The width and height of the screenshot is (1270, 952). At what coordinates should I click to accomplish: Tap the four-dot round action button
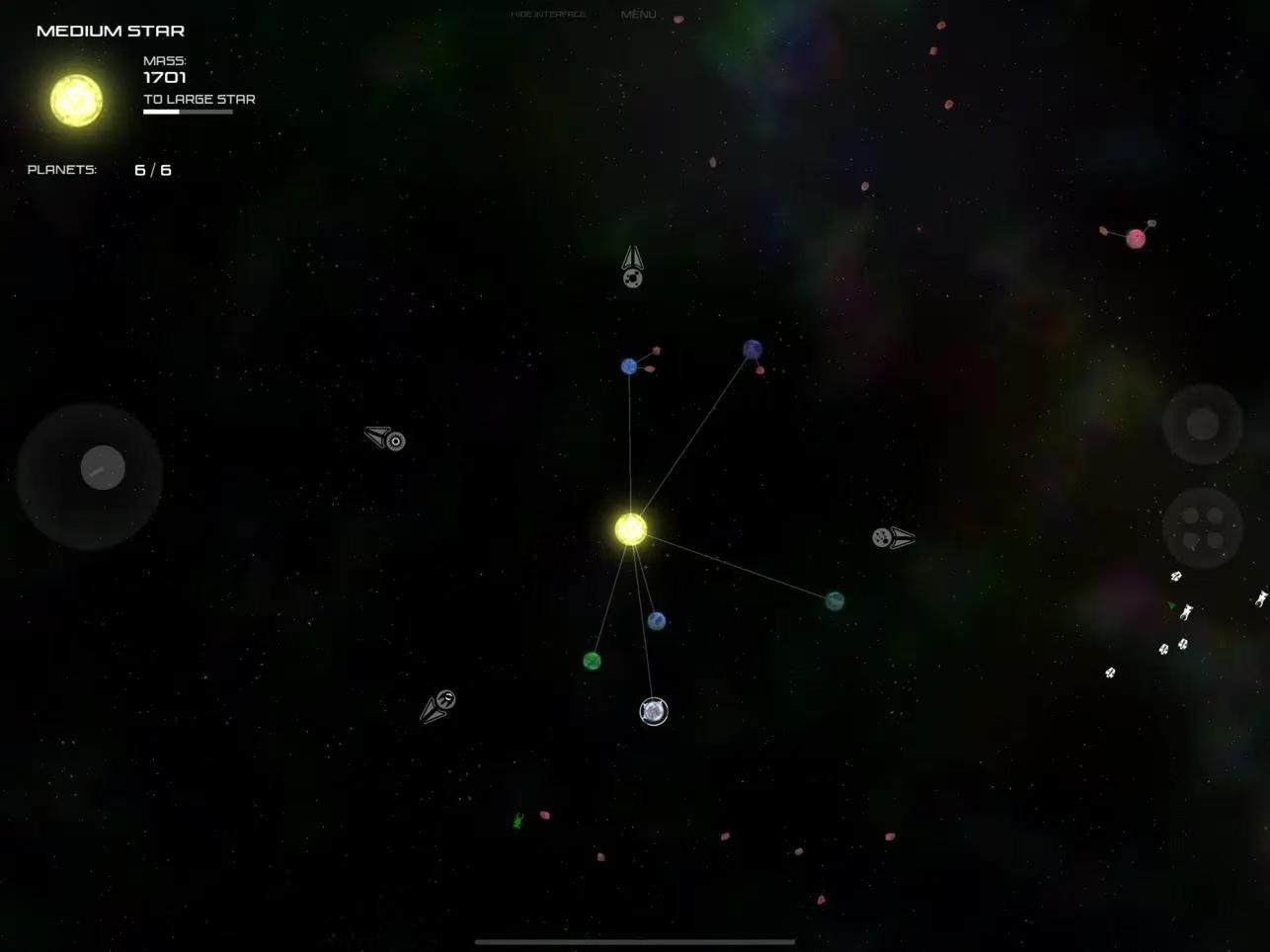point(1202,527)
